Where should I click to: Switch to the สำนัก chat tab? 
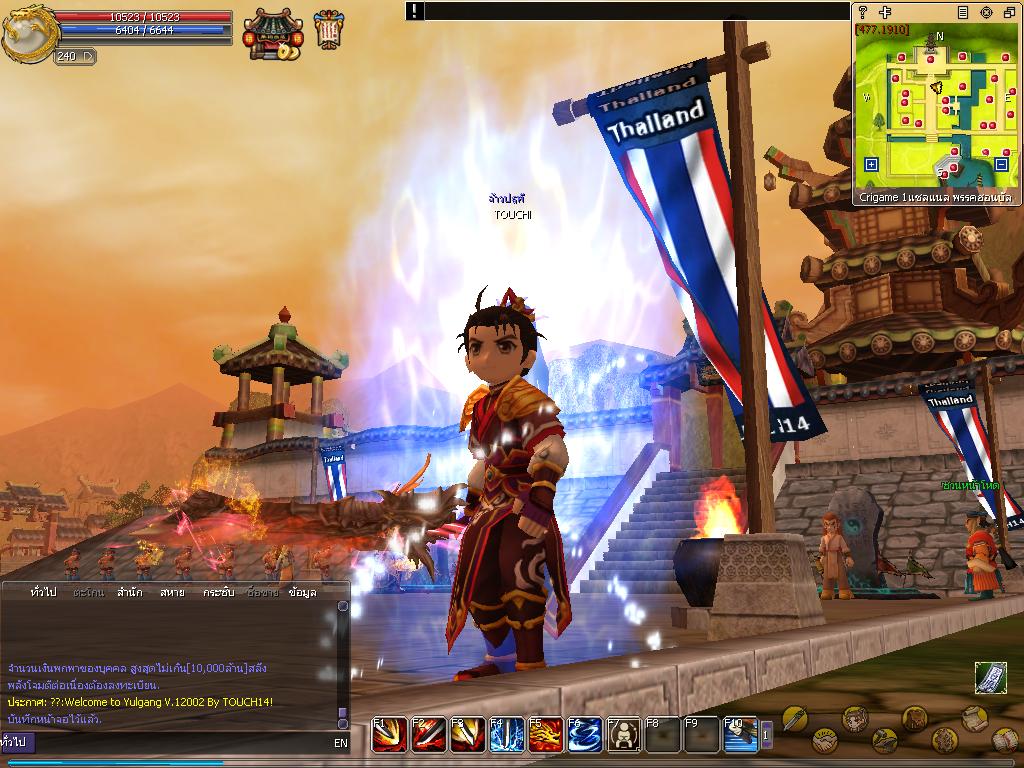point(129,593)
